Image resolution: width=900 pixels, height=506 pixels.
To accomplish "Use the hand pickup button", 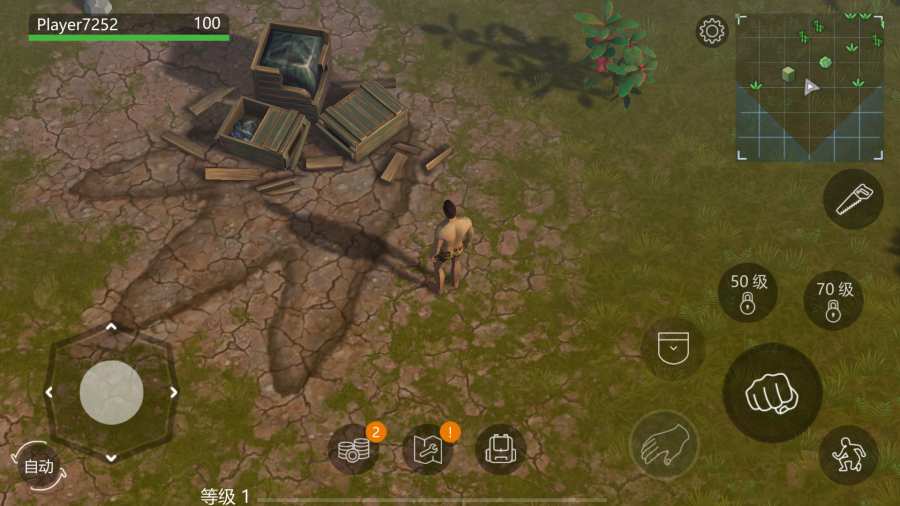I will pos(663,443).
